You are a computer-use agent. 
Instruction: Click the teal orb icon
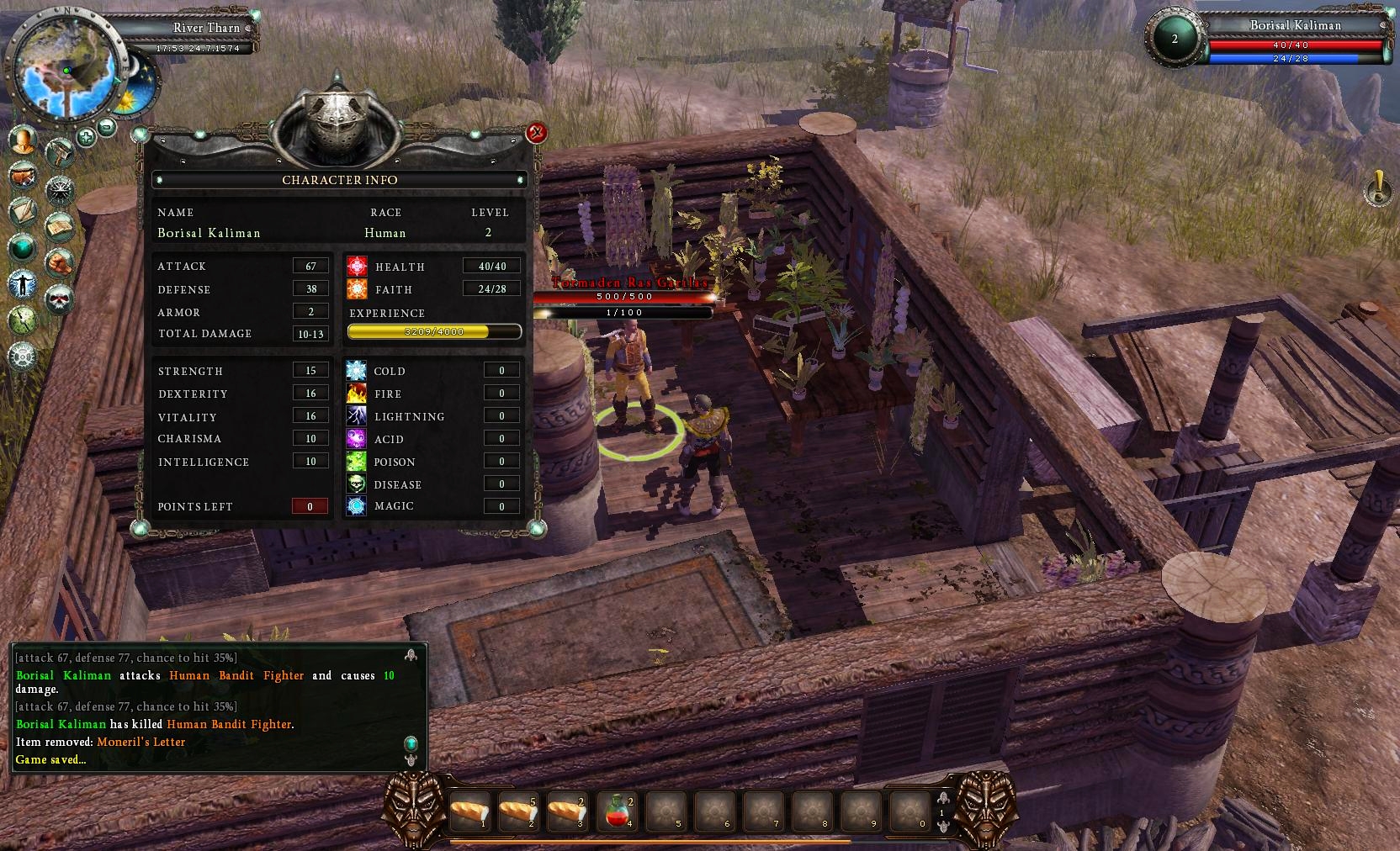click(x=23, y=247)
